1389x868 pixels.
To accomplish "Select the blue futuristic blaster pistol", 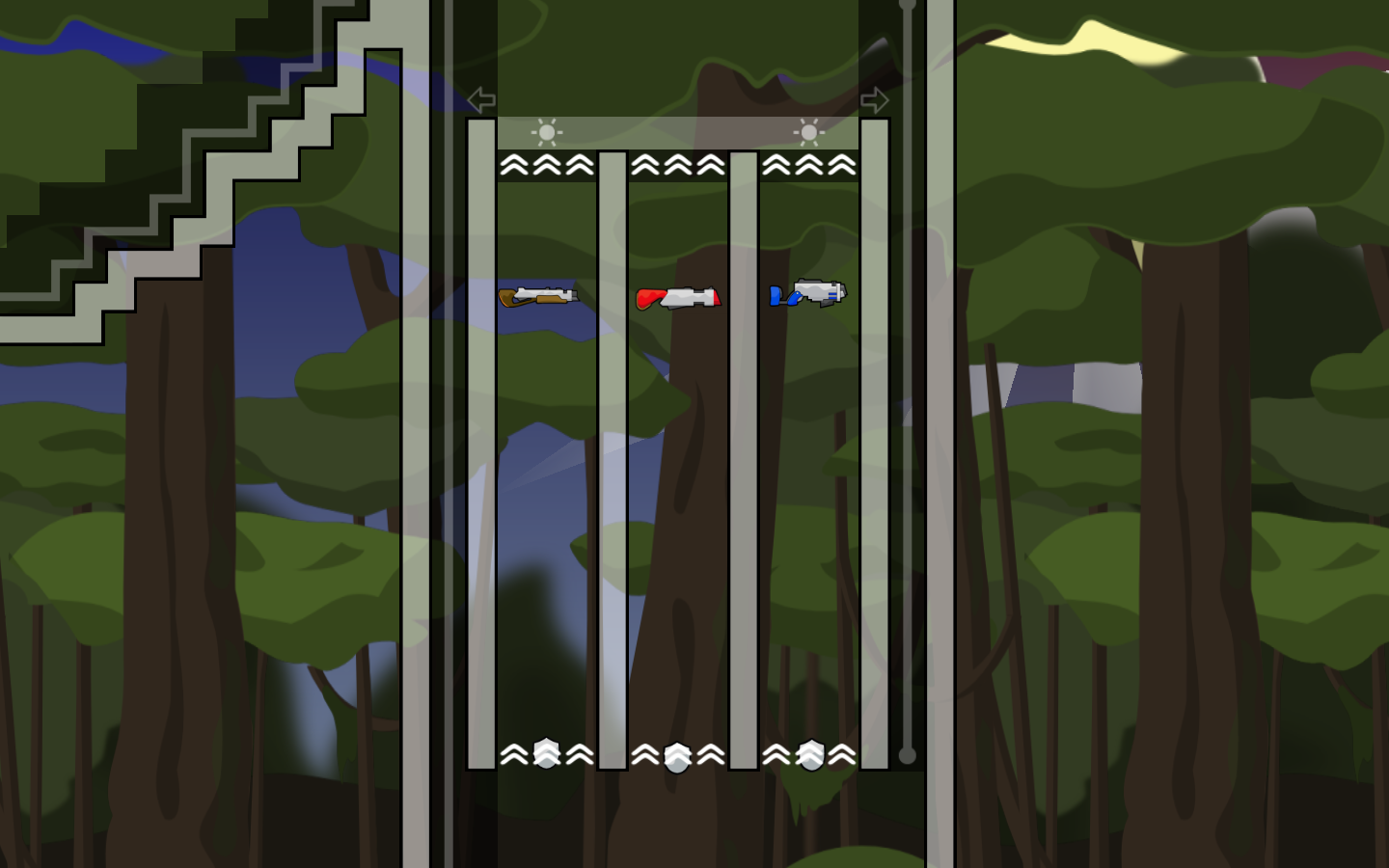I will coord(806,294).
